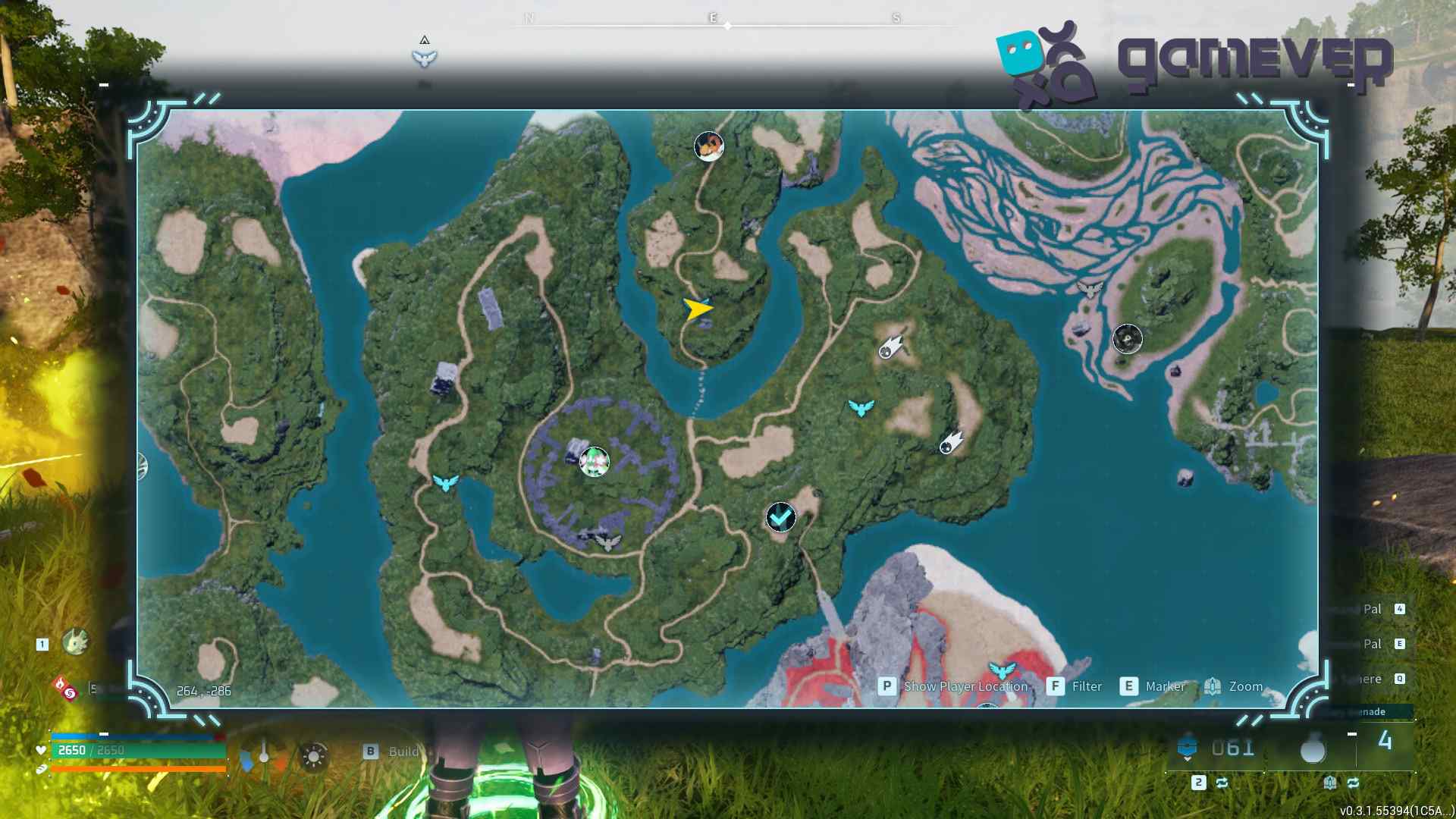Click the grey eagle statue below the purple ruins

coord(607,542)
